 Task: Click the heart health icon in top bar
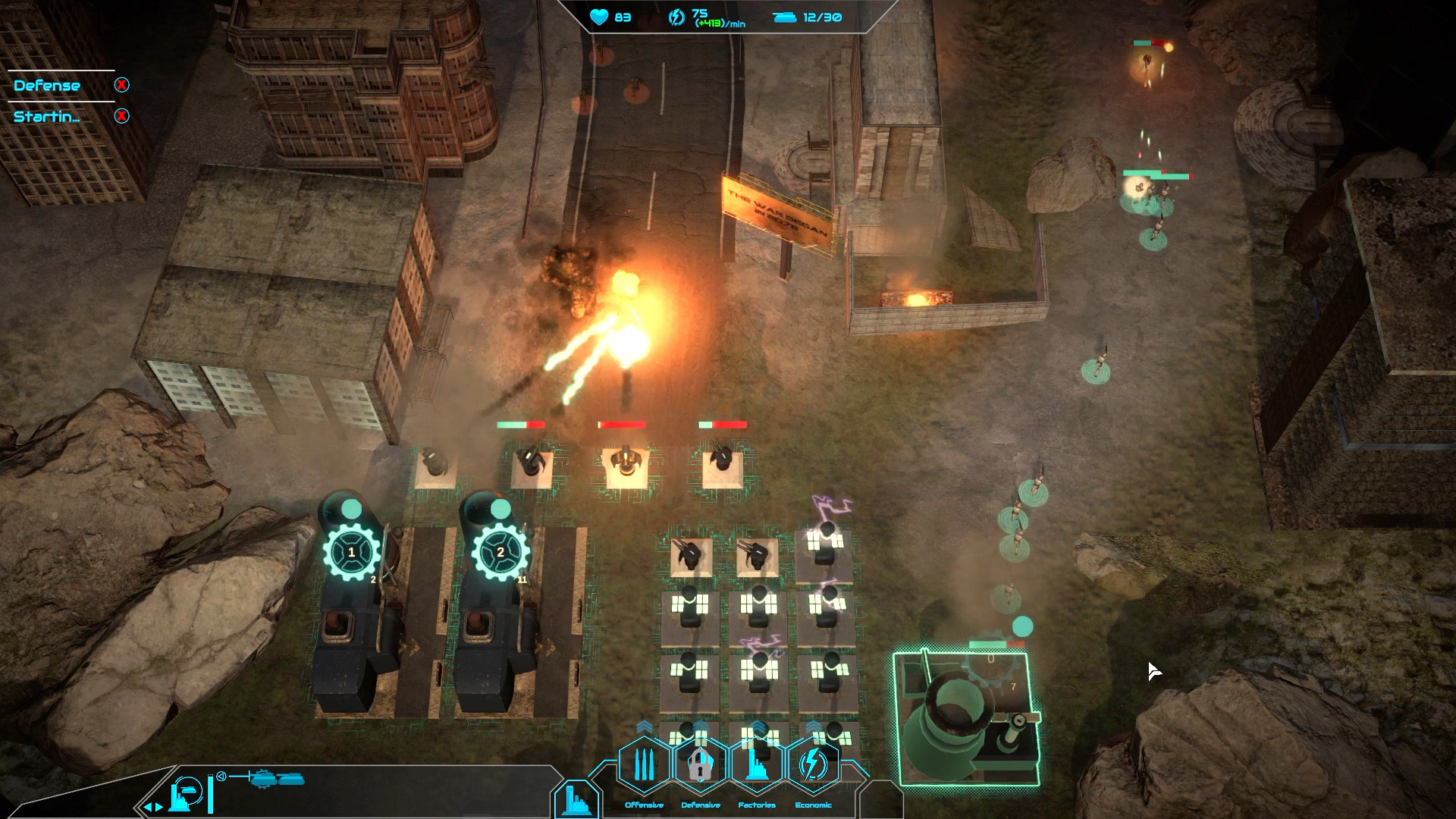[x=598, y=17]
